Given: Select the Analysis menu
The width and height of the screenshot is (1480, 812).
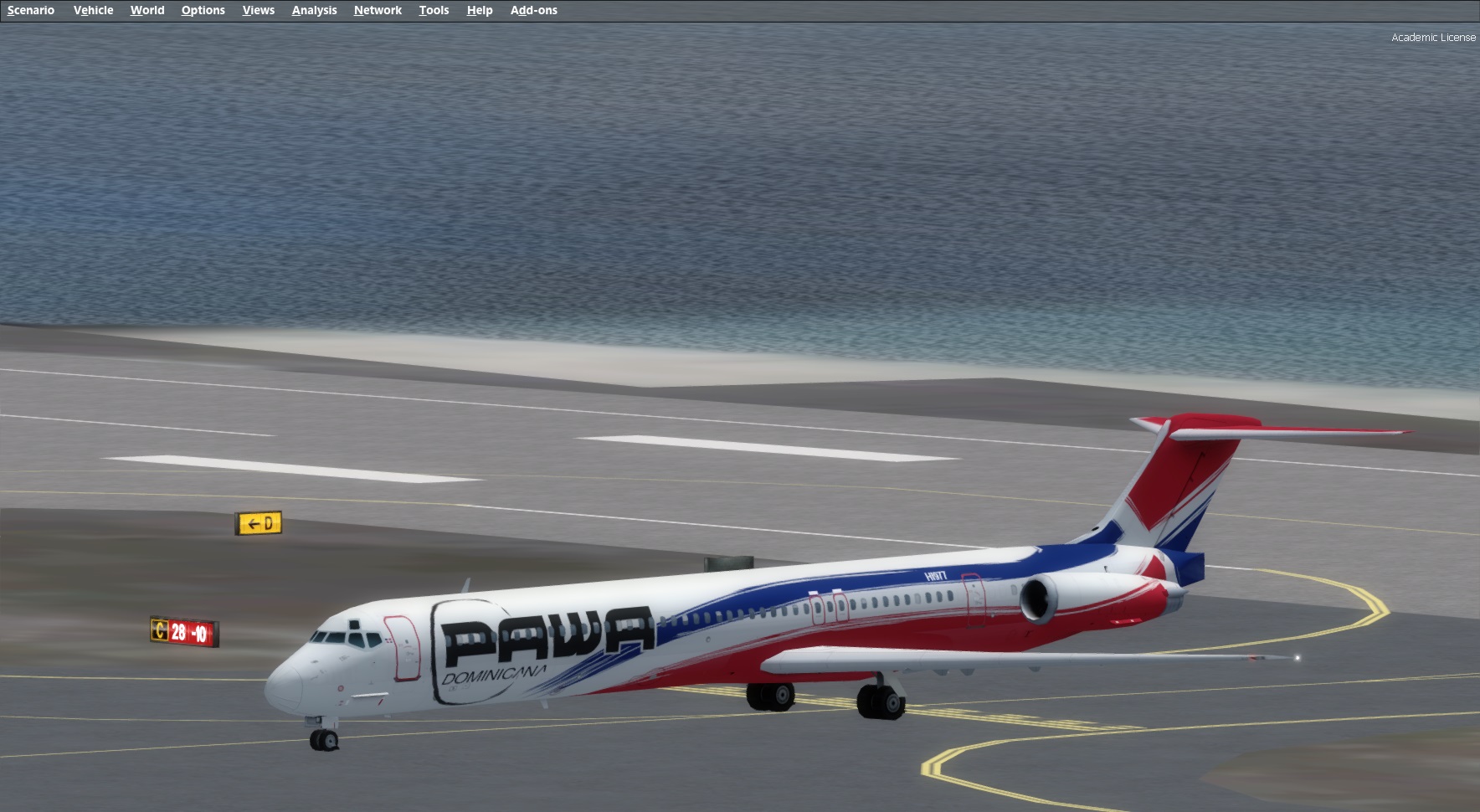Looking at the screenshot, I should [x=314, y=10].
